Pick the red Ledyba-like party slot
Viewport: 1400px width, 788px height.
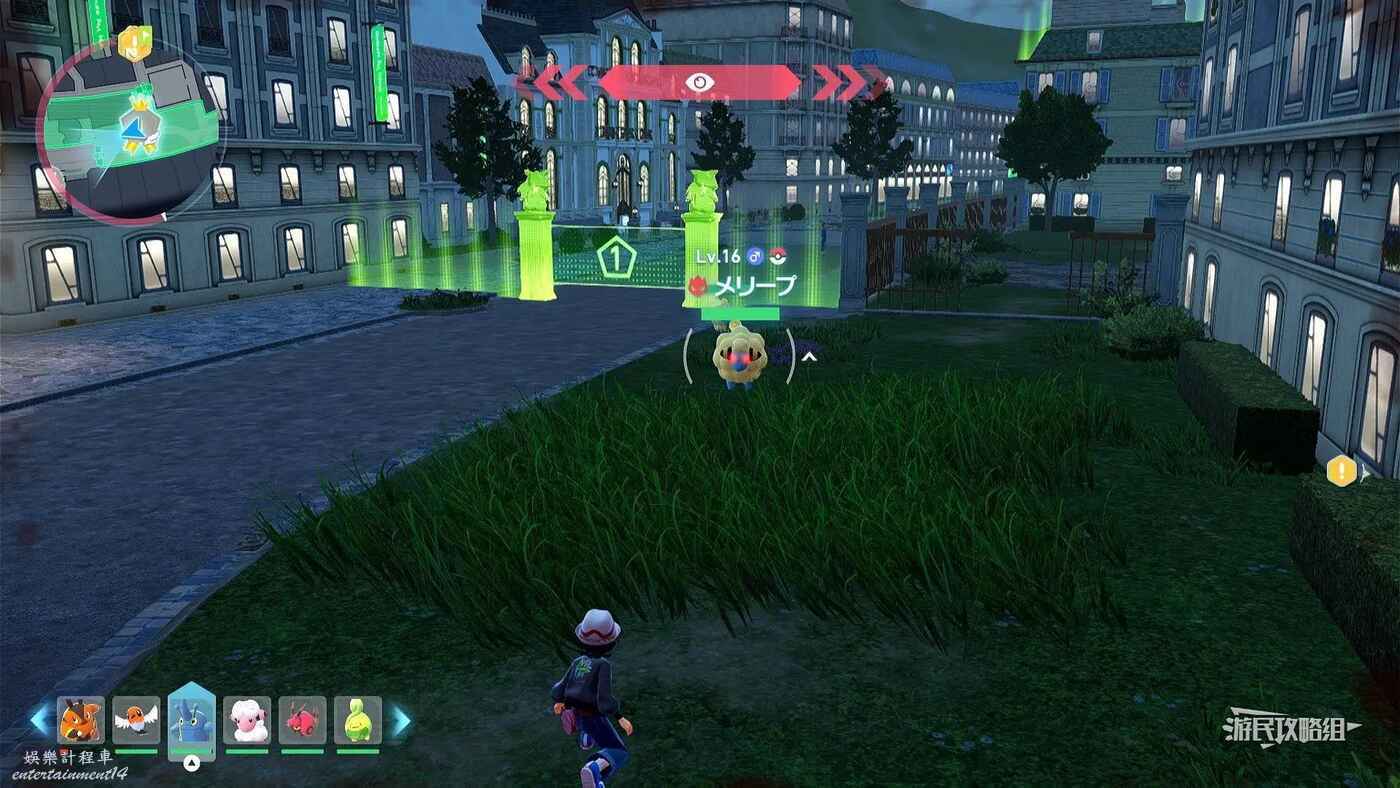(x=302, y=720)
